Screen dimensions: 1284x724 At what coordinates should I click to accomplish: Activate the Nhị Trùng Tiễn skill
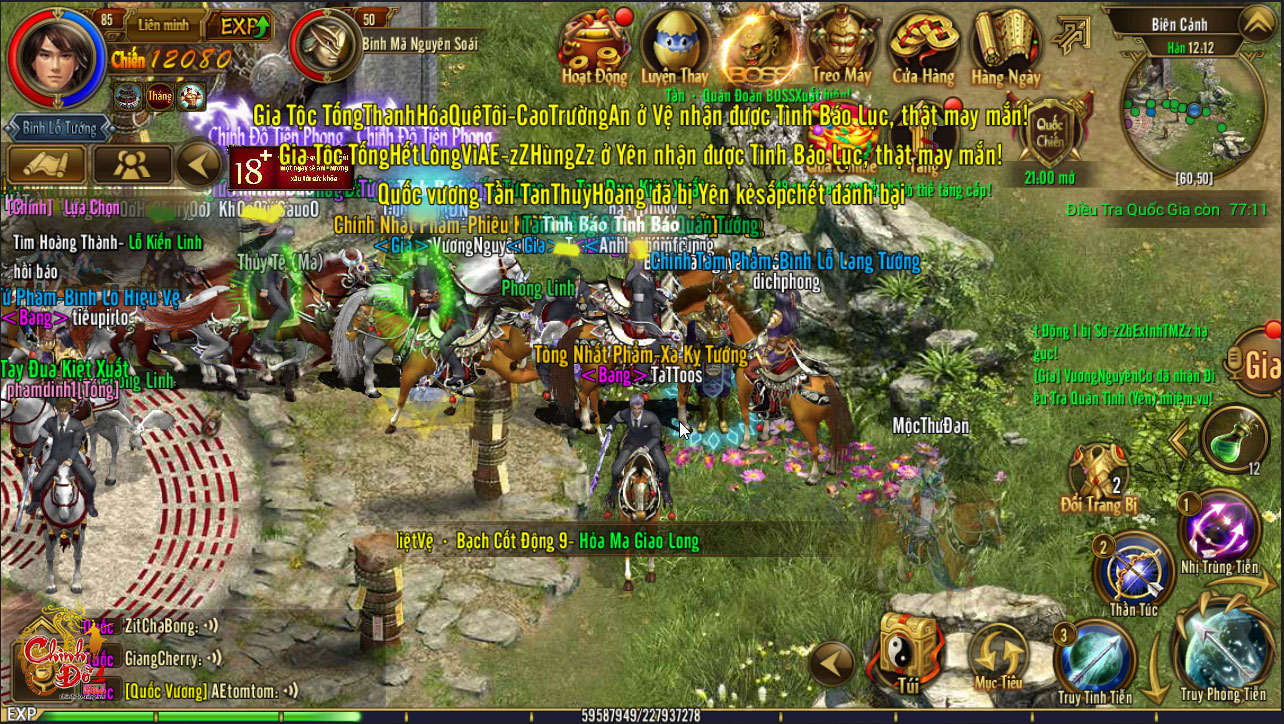coord(1218,530)
